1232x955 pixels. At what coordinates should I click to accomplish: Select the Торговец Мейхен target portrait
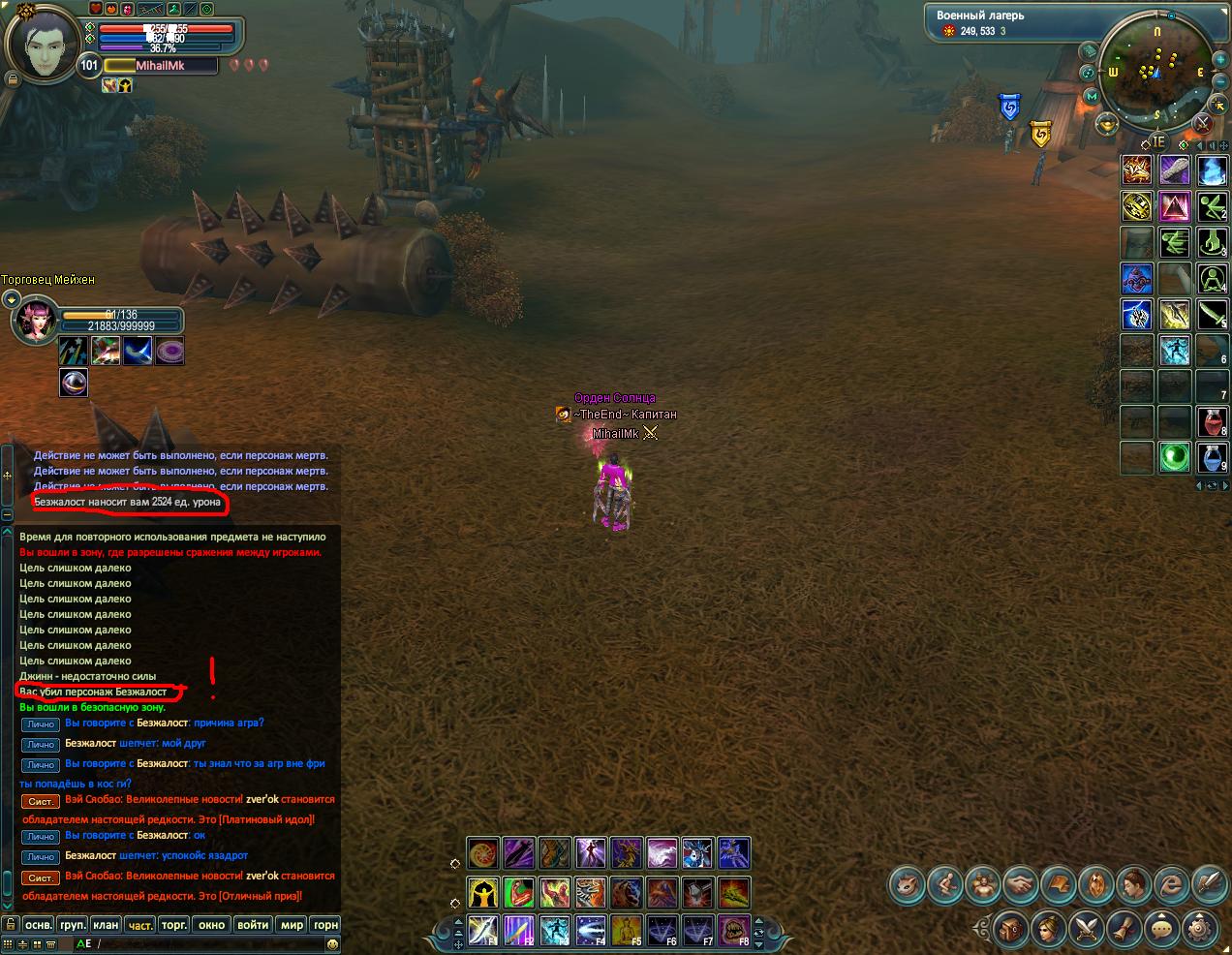(32, 321)
